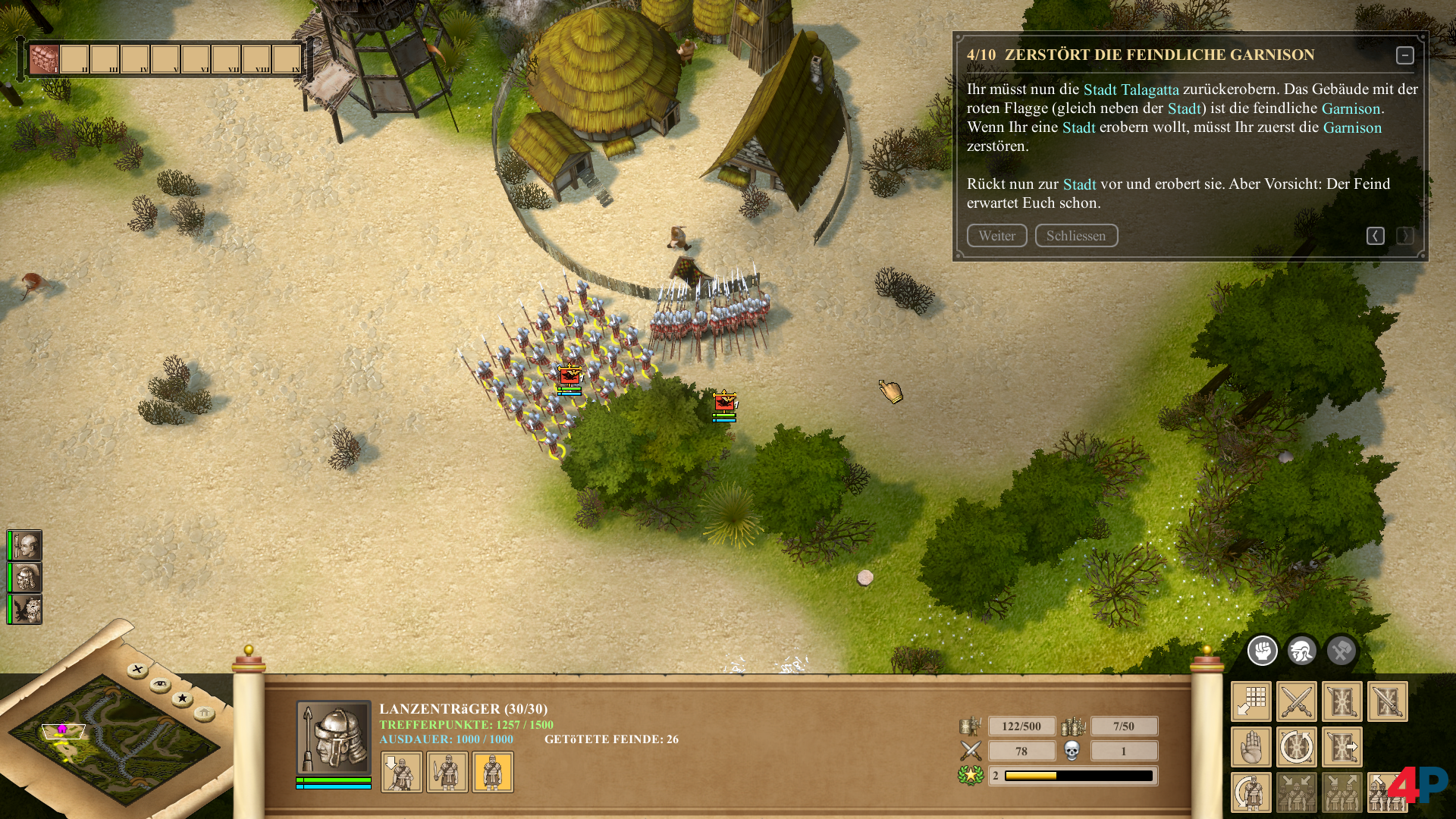Activate the crossed swords attack command
The height and width of the screenshot is (819, 1456).
tap(1296, 701)
